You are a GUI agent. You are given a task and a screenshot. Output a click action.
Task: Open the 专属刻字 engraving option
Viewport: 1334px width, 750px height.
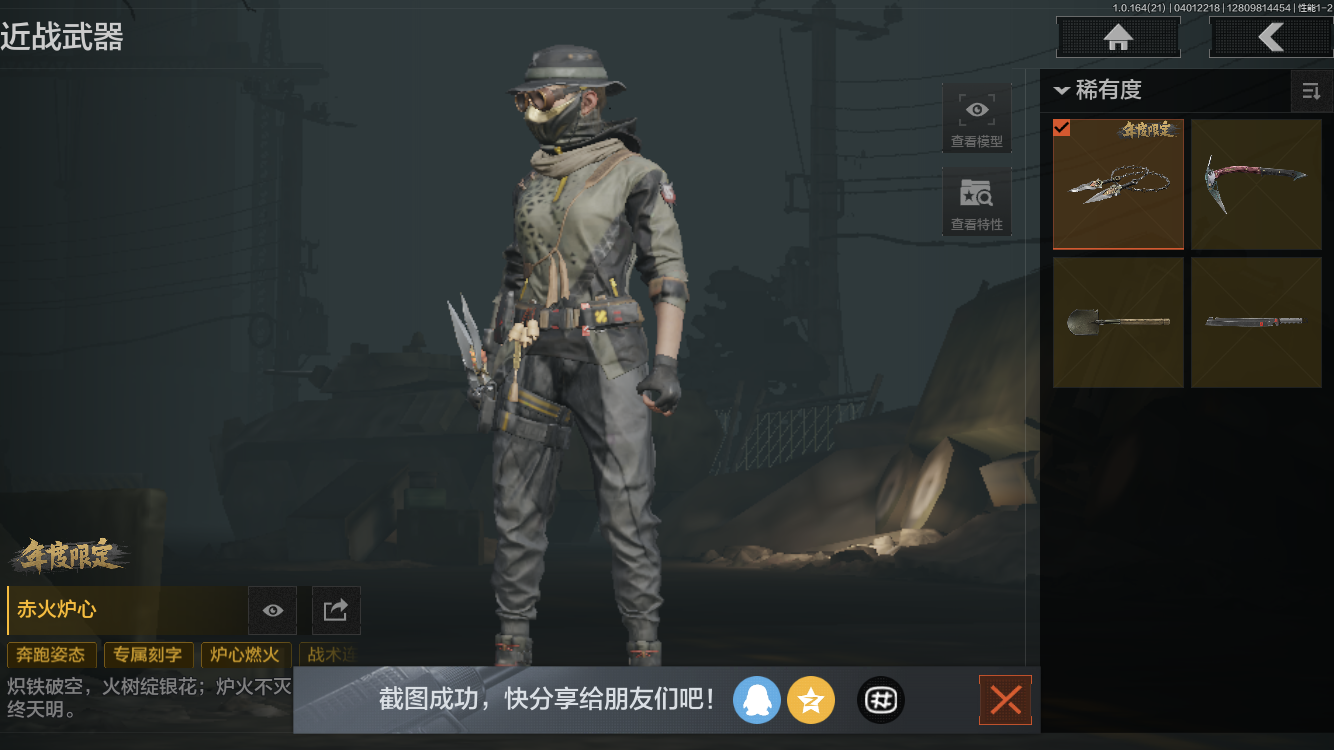pos(148,655)
